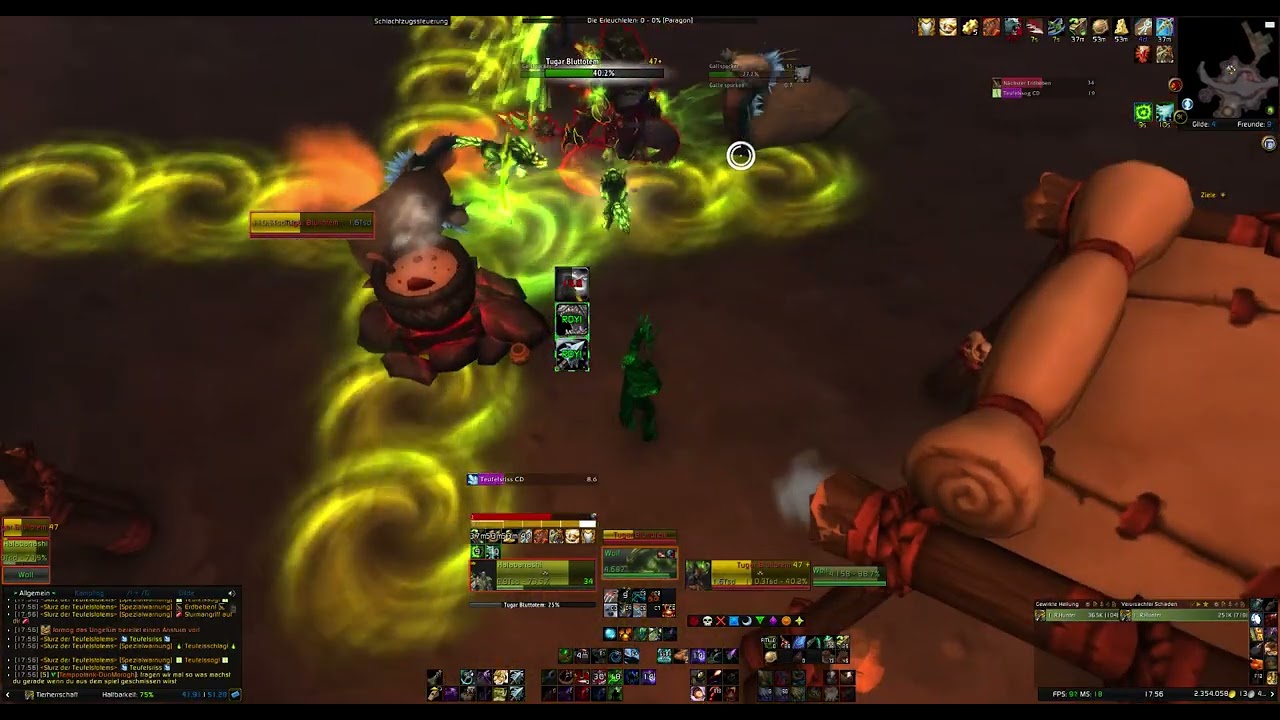Select the yellow star raid marker

(800, 620)
